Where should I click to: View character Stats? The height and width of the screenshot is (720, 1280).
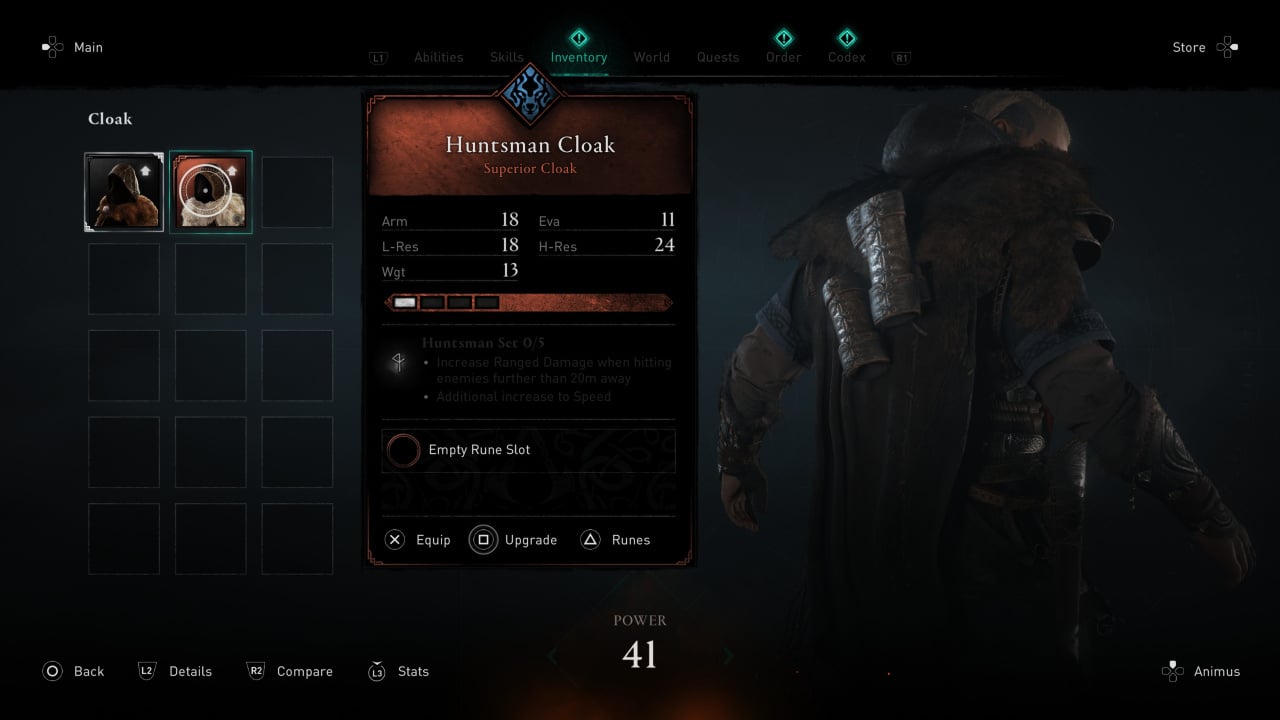point(399,671)
